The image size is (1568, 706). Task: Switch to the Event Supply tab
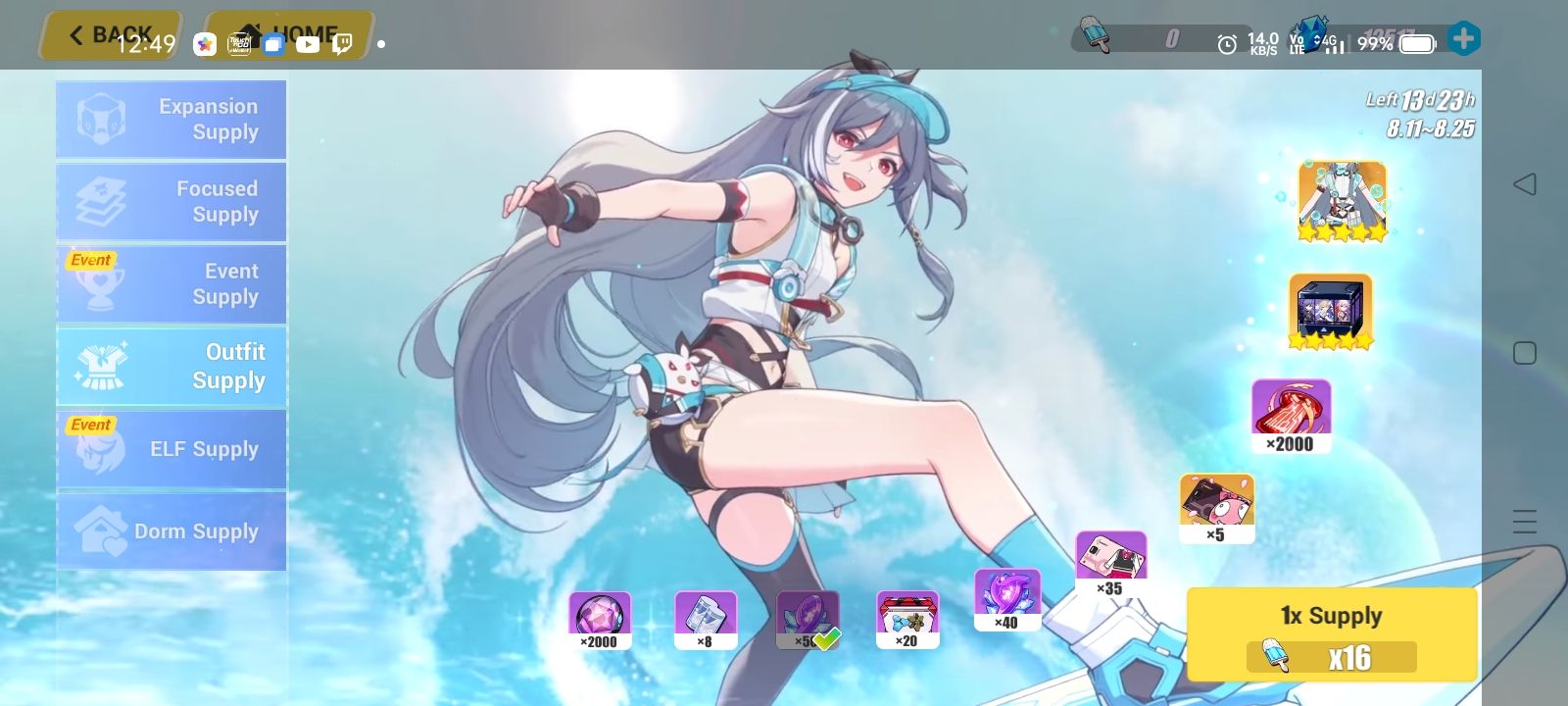(x=171, y=283)
